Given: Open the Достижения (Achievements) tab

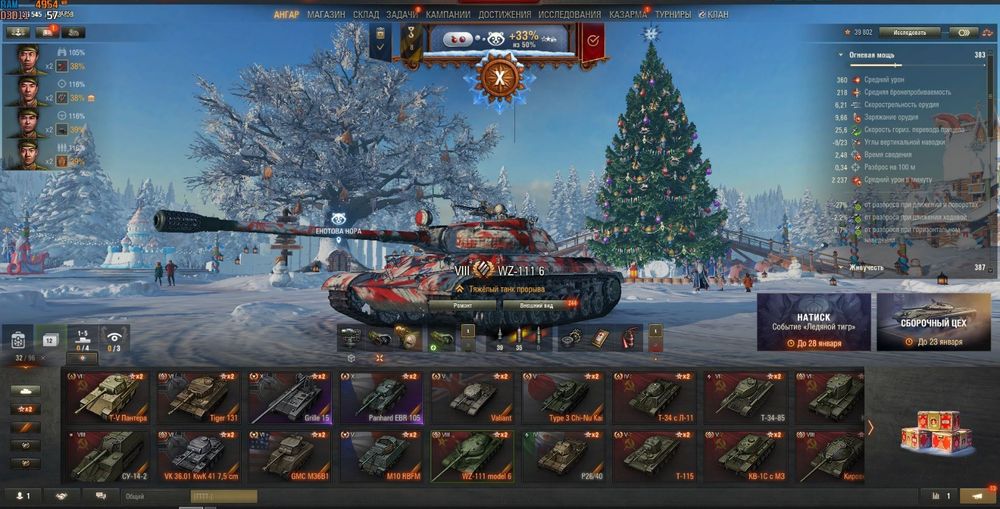Looking at the screenshot, I should (x=503, y=15).
